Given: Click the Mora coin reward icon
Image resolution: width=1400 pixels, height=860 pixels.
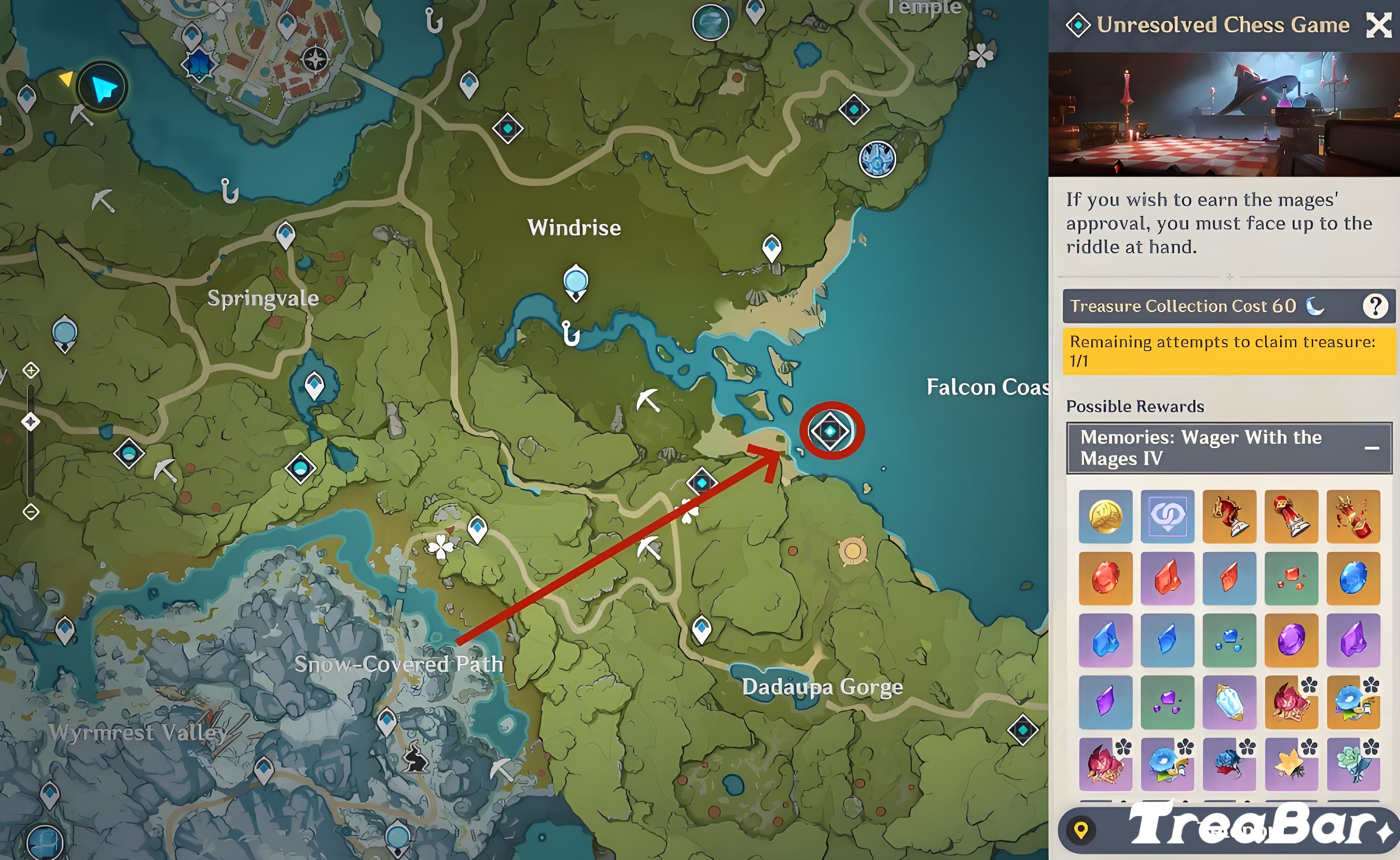Looking at the screenshot, I should 1105,516.
